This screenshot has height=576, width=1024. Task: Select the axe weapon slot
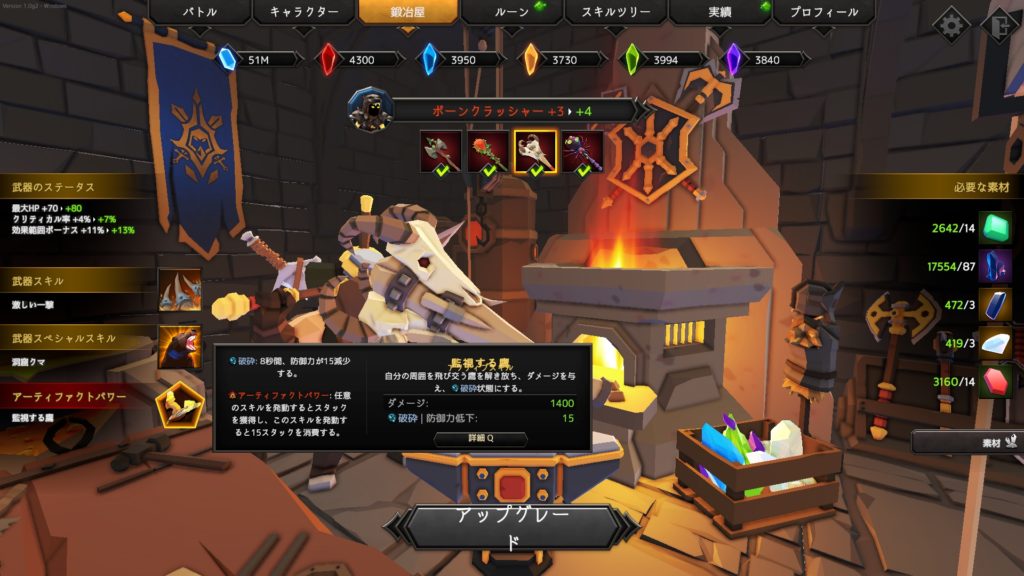pos(440,151)
